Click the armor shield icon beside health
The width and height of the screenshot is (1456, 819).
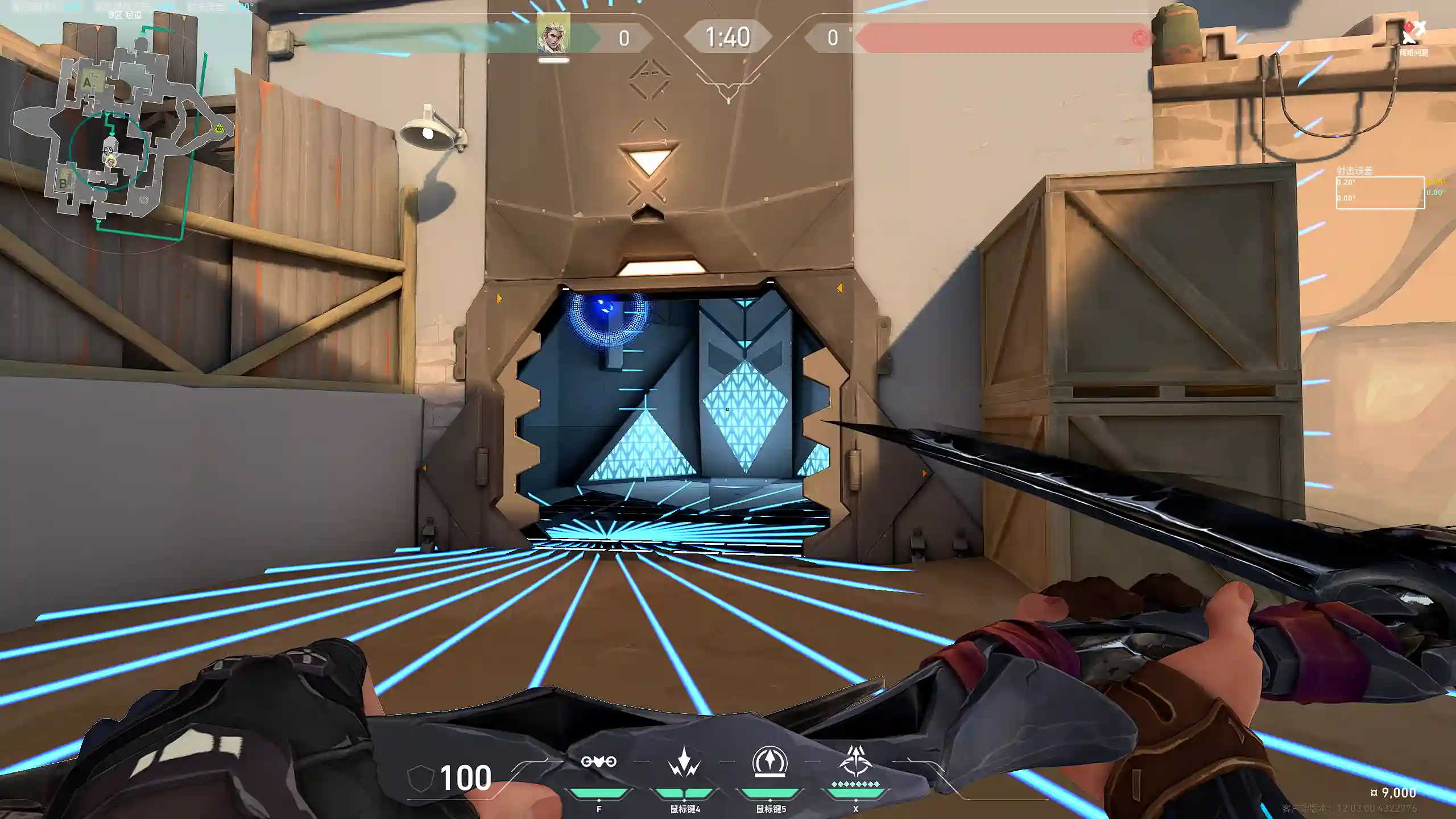click(x=420, y=778)
